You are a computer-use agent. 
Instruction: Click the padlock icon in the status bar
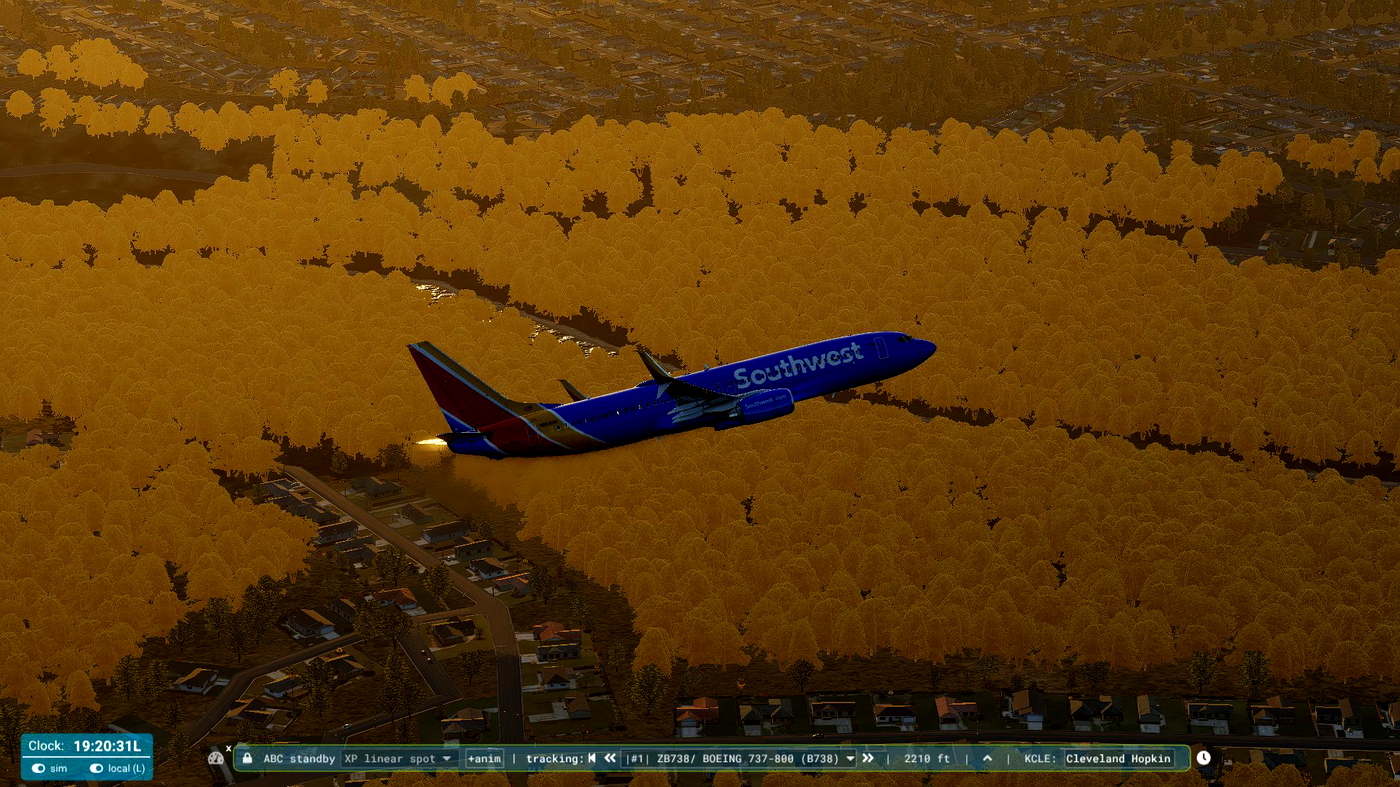(247, 758)
